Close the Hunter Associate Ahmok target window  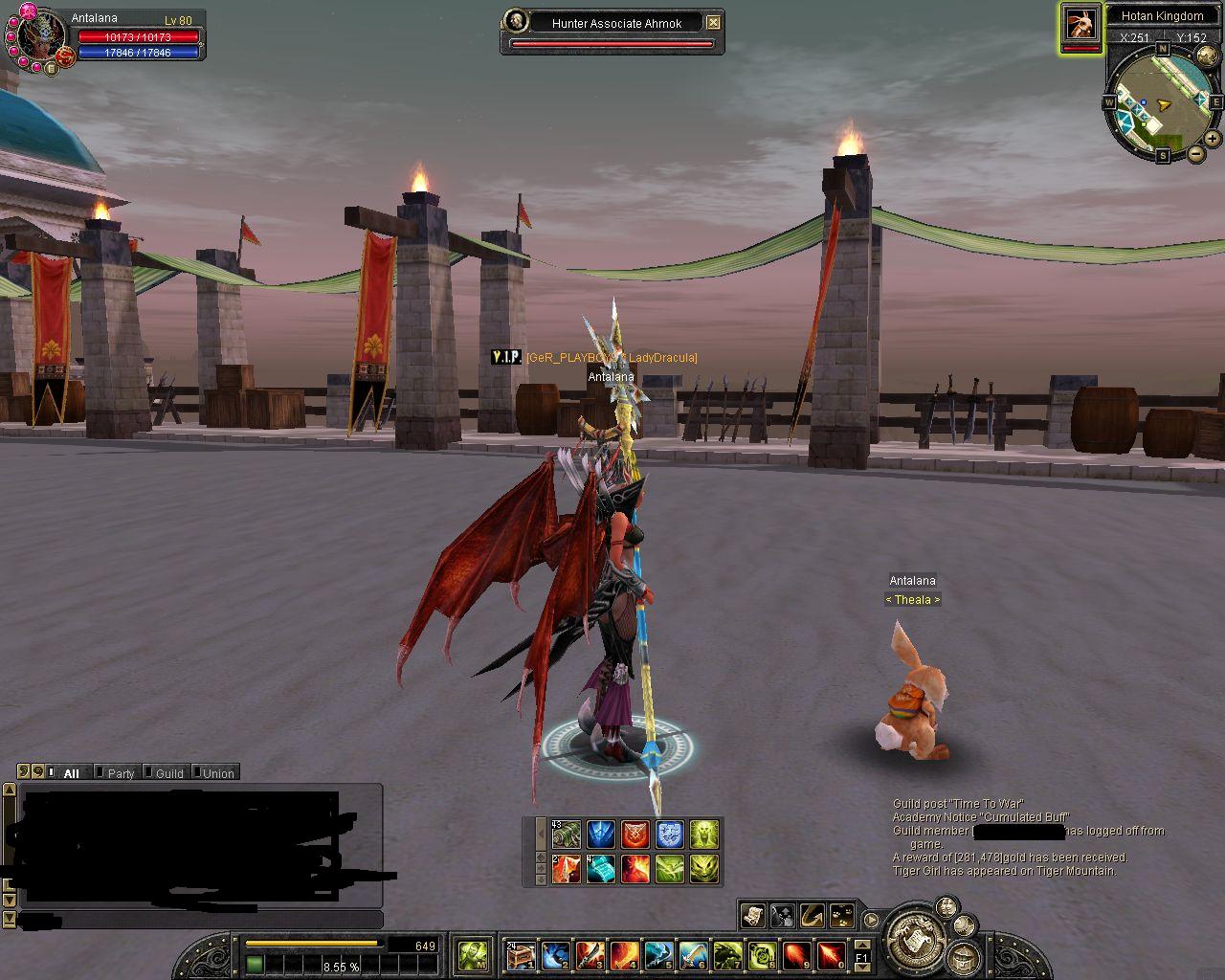713,22
